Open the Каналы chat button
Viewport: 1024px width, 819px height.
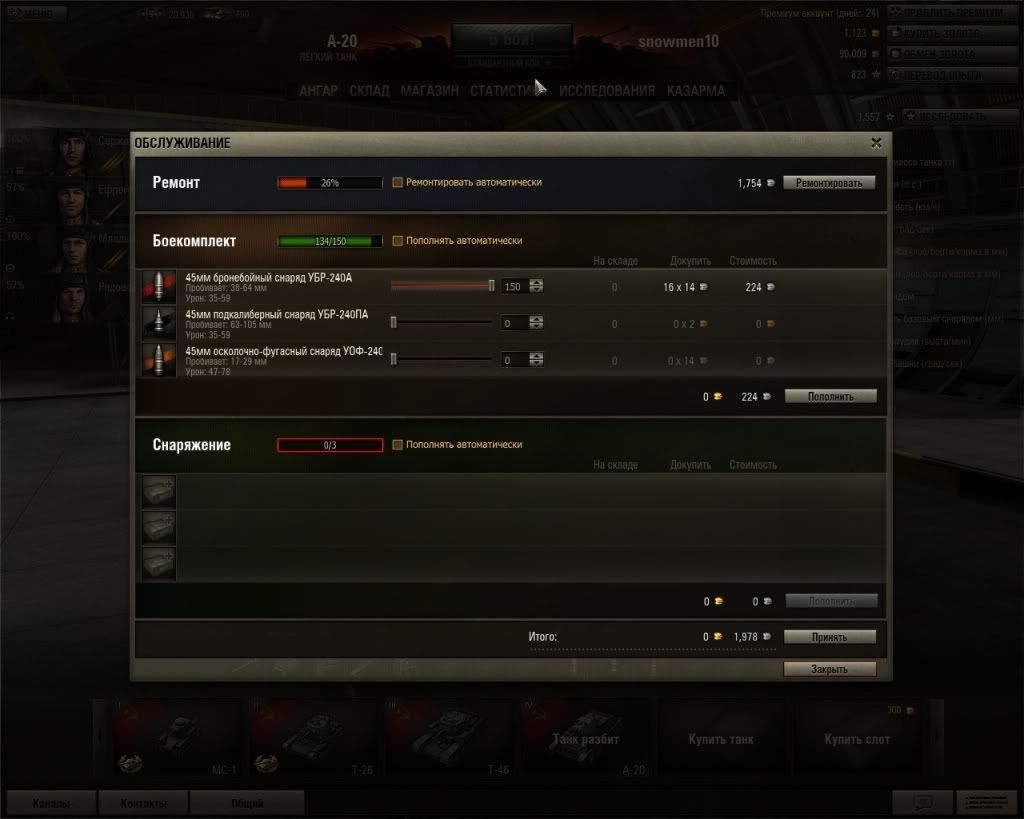coord(51,803)
